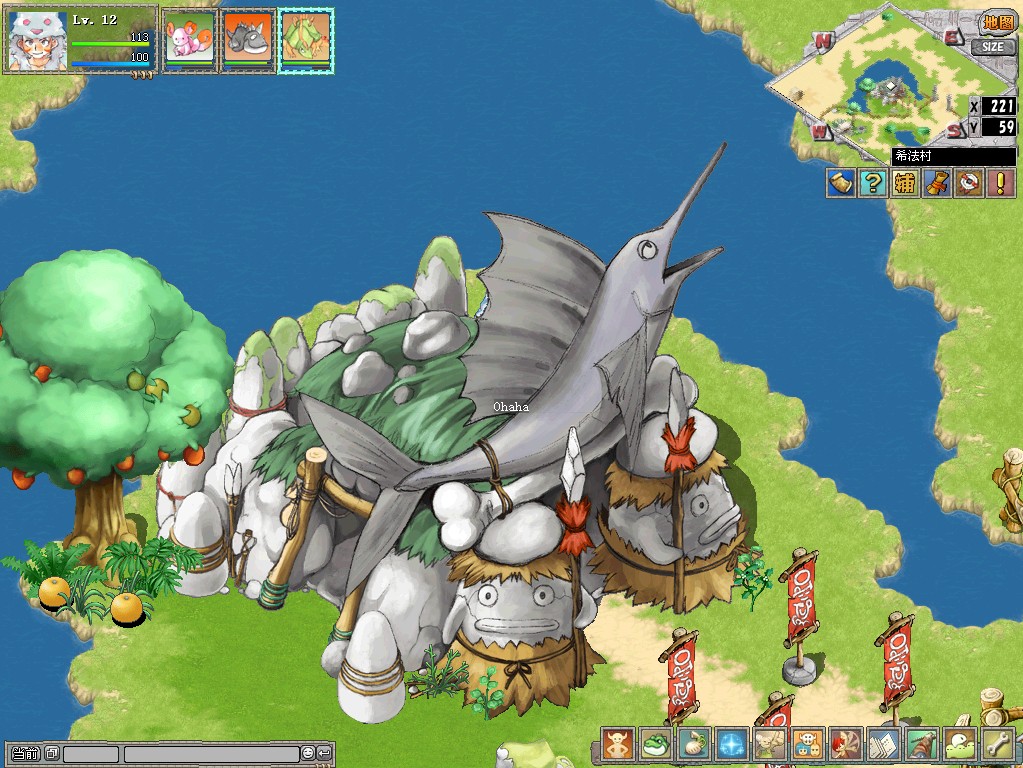Select the gray spiked pet portrait
Viewport: 1023px width, 768px height.
(247, 40)
